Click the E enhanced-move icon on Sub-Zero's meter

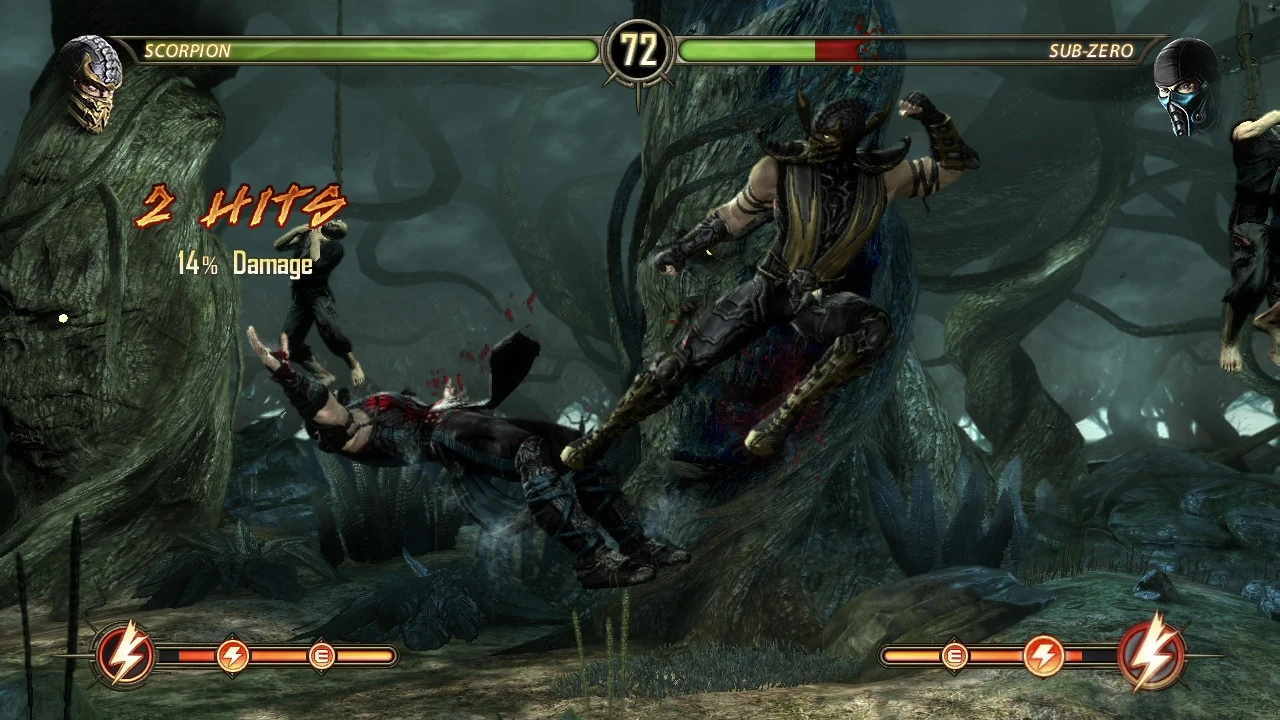[x=955, y=656]
